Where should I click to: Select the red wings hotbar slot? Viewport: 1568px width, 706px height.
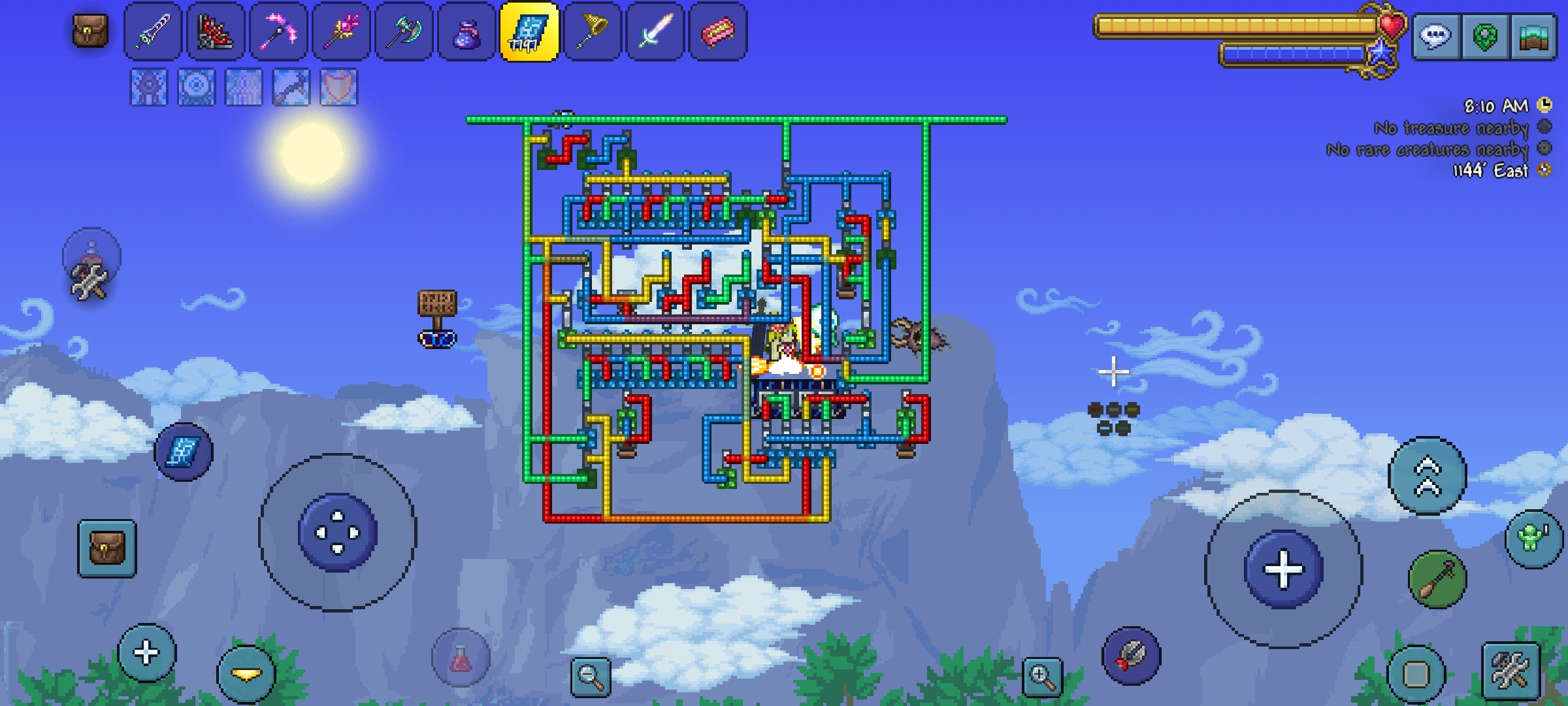click(216, 31)
